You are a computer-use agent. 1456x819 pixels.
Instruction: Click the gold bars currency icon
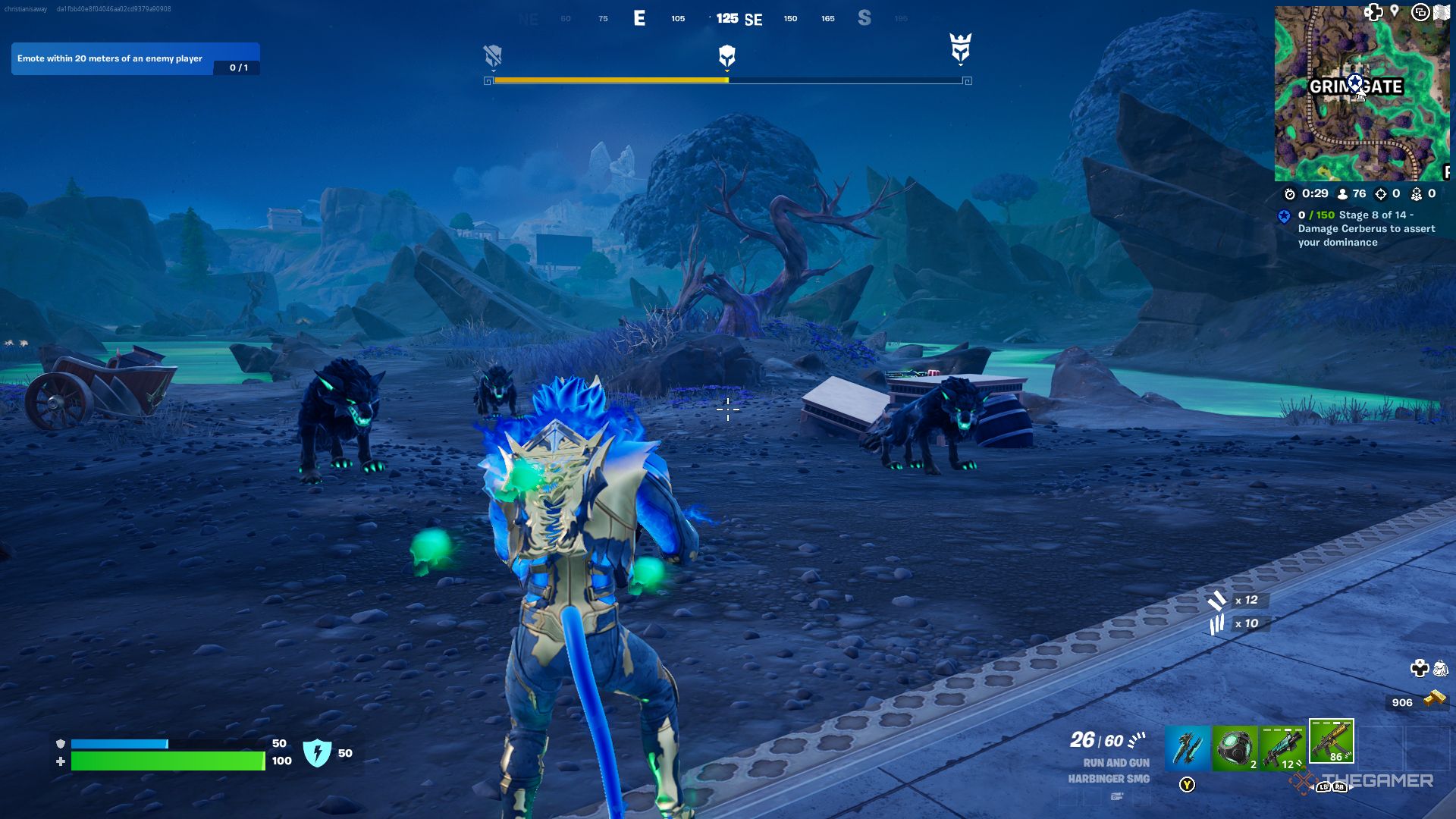pyautogui.click(x=1435, y=699)
